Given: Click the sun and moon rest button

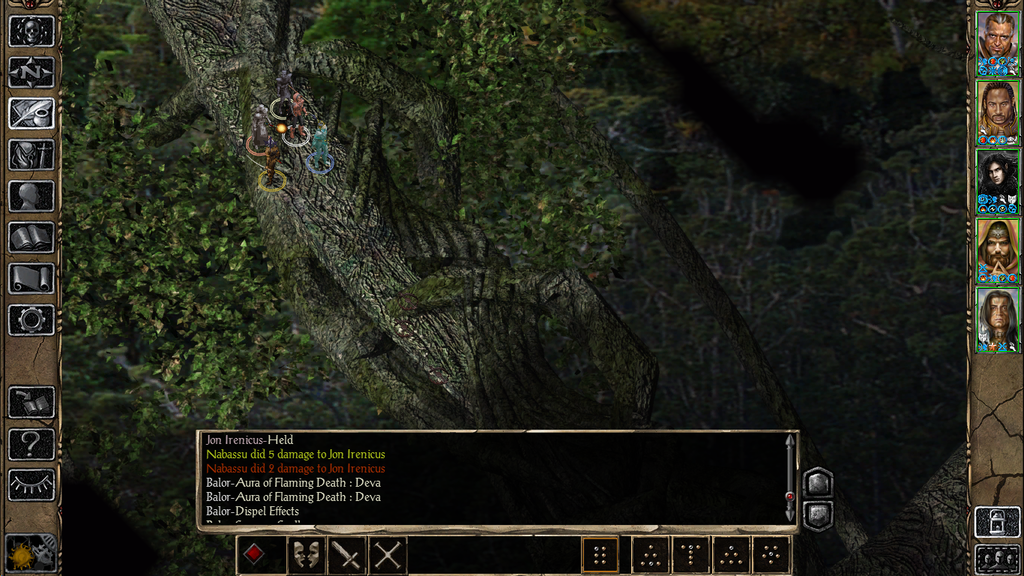Looking at the screenshot, I should 31,553.
